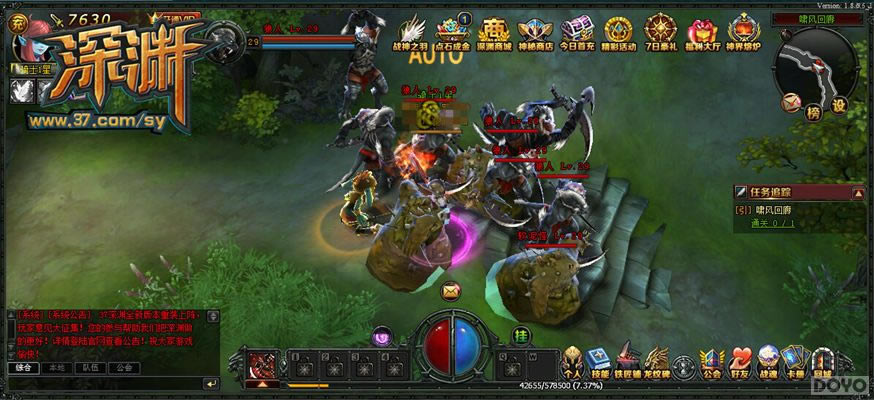874x400 pixels.
Task: Open the 榜 ranking button
Action: coord(813,111)
